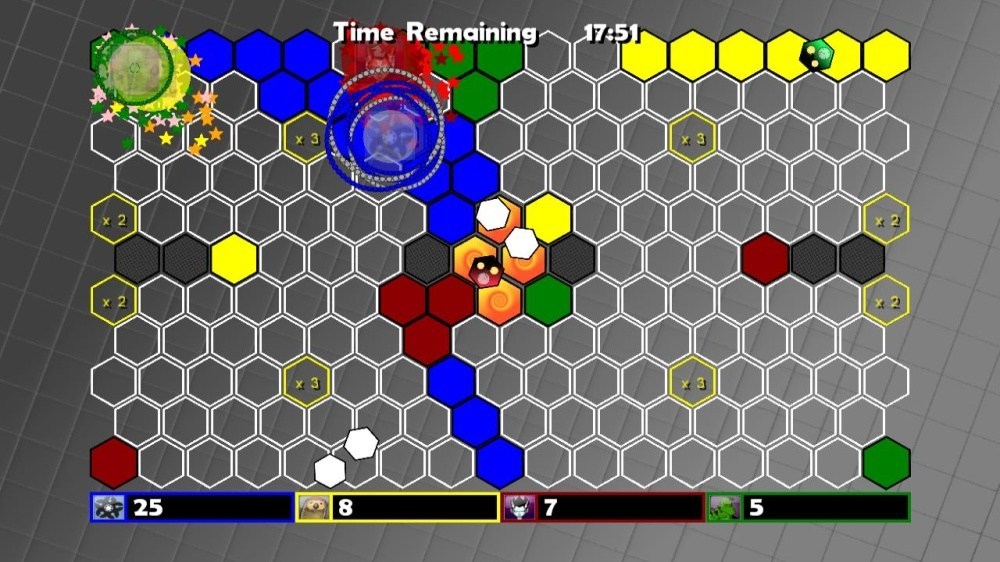
Task: Choose the green tile touching the orange swirl tiles
Action: tap(548, 300)
